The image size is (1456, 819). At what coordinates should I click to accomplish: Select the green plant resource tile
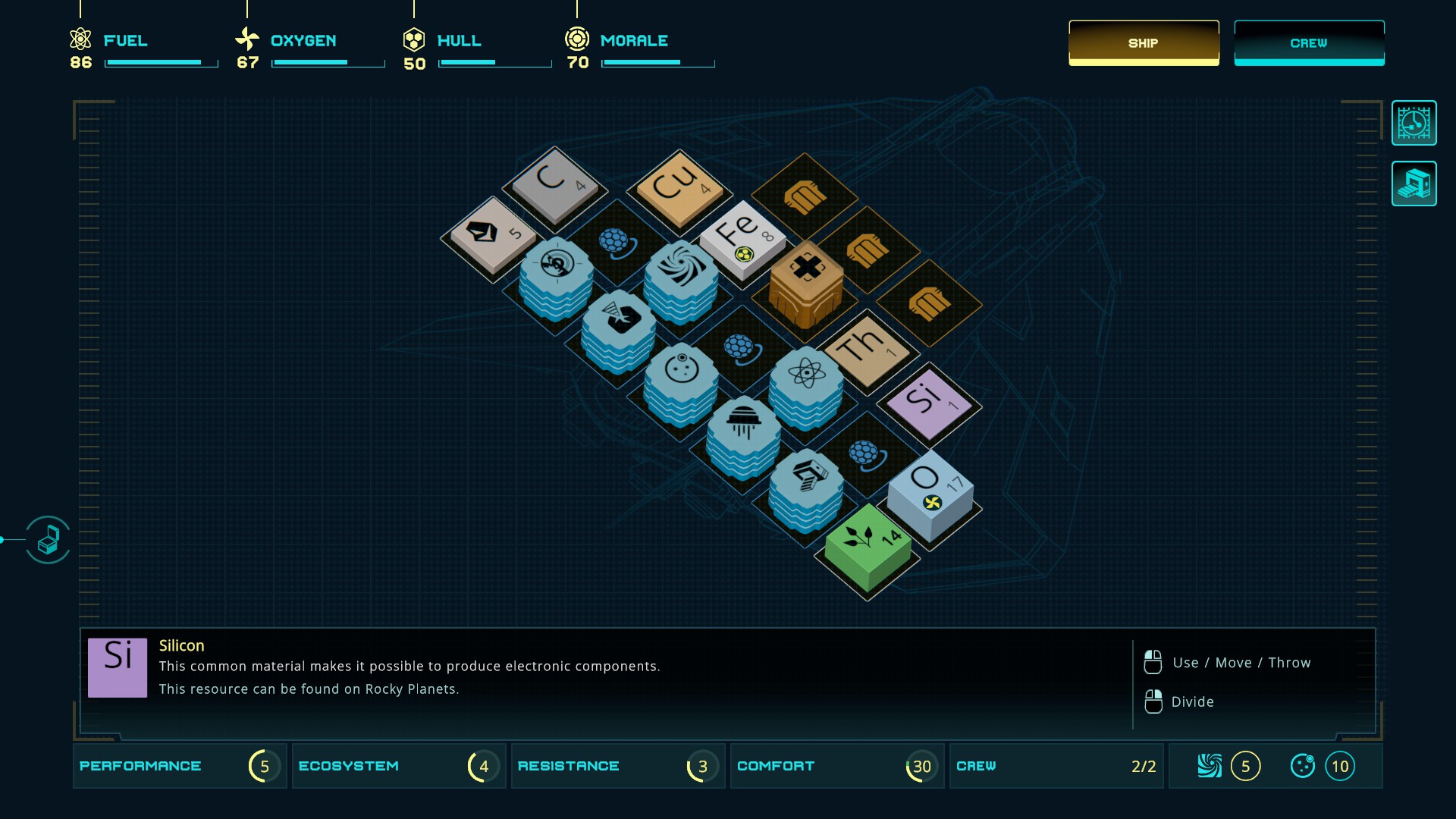pos(868,546)
